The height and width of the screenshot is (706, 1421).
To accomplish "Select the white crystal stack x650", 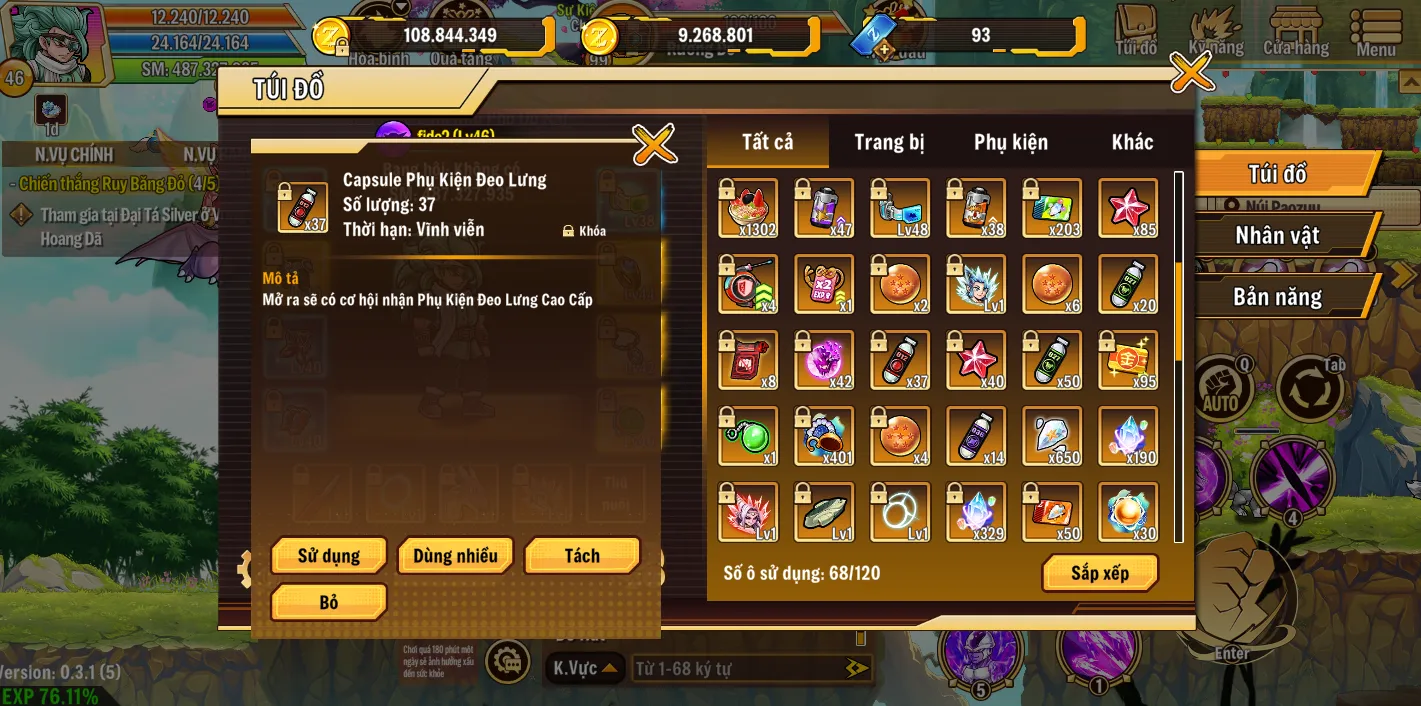I will (x=1052, y=436).
